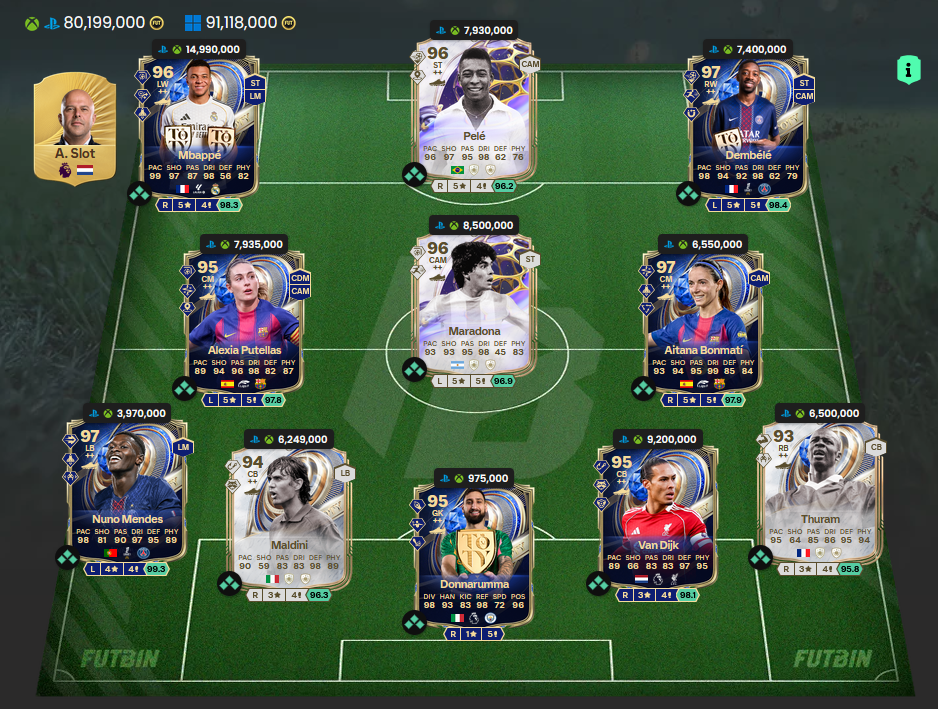Click the green info icon
The width and height of the screenshot is (938, 709).
pyautogui.click(x=908, y=69)
